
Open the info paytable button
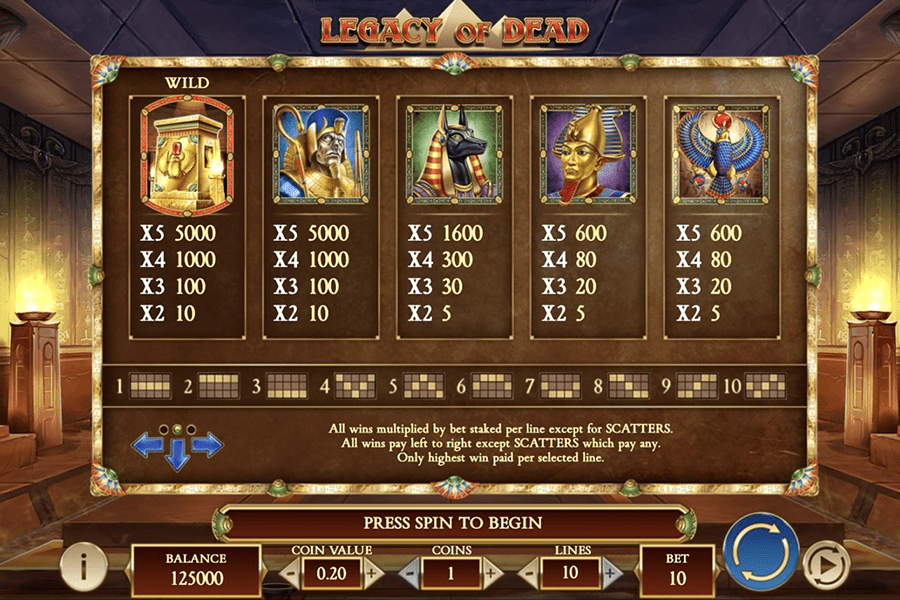84,566
